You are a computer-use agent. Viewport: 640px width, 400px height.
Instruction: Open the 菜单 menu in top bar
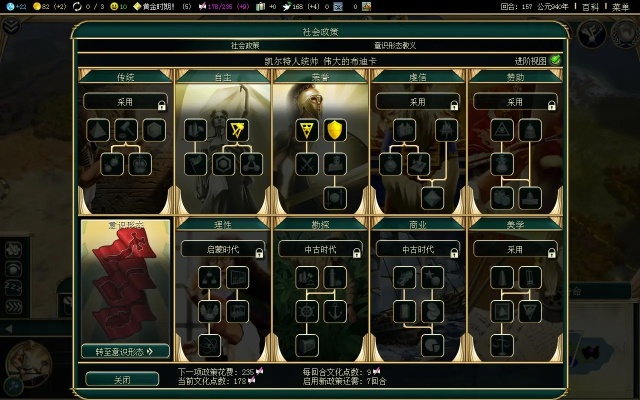tap(620, 6)
